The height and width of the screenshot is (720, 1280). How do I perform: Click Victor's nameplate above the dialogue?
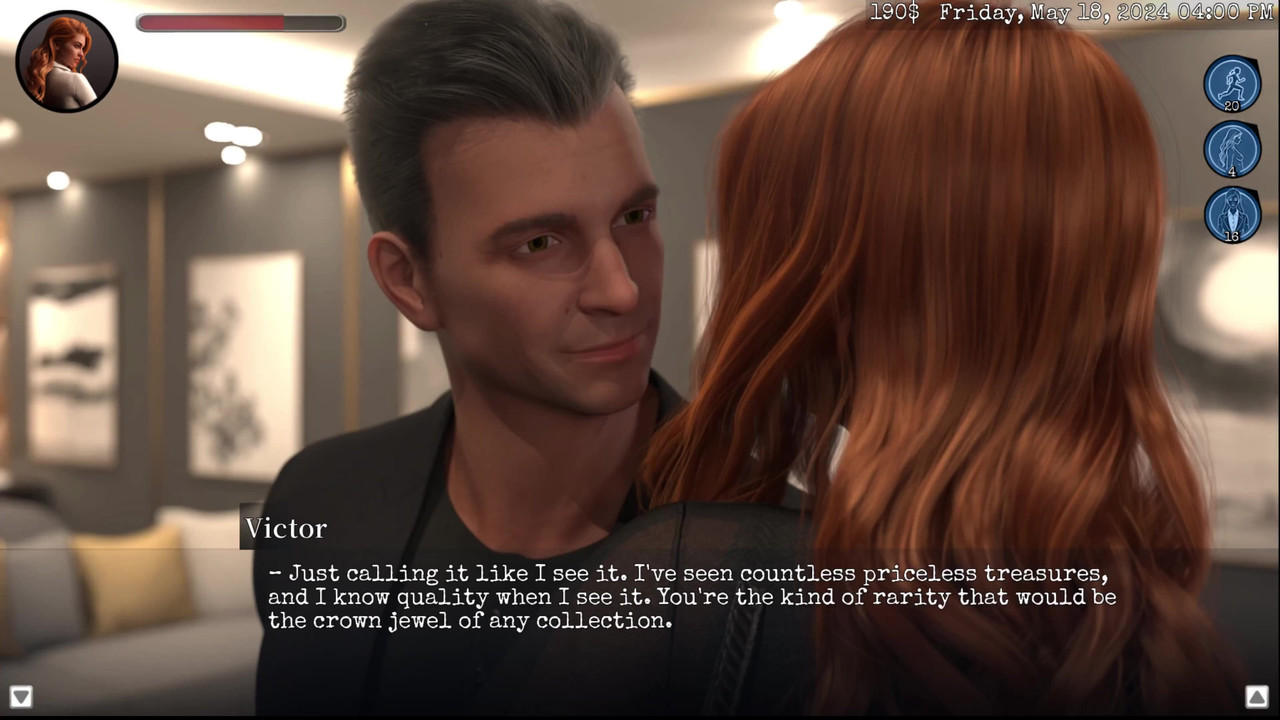pos(286,528)
